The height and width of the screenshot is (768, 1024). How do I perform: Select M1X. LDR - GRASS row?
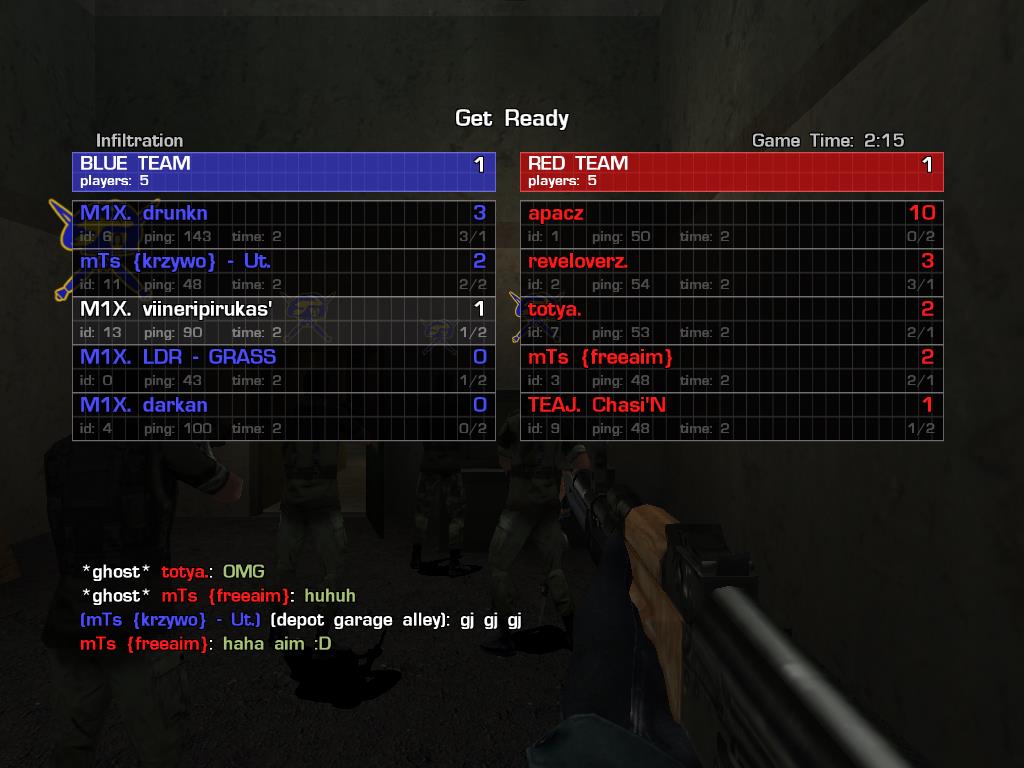pos(284,368)
